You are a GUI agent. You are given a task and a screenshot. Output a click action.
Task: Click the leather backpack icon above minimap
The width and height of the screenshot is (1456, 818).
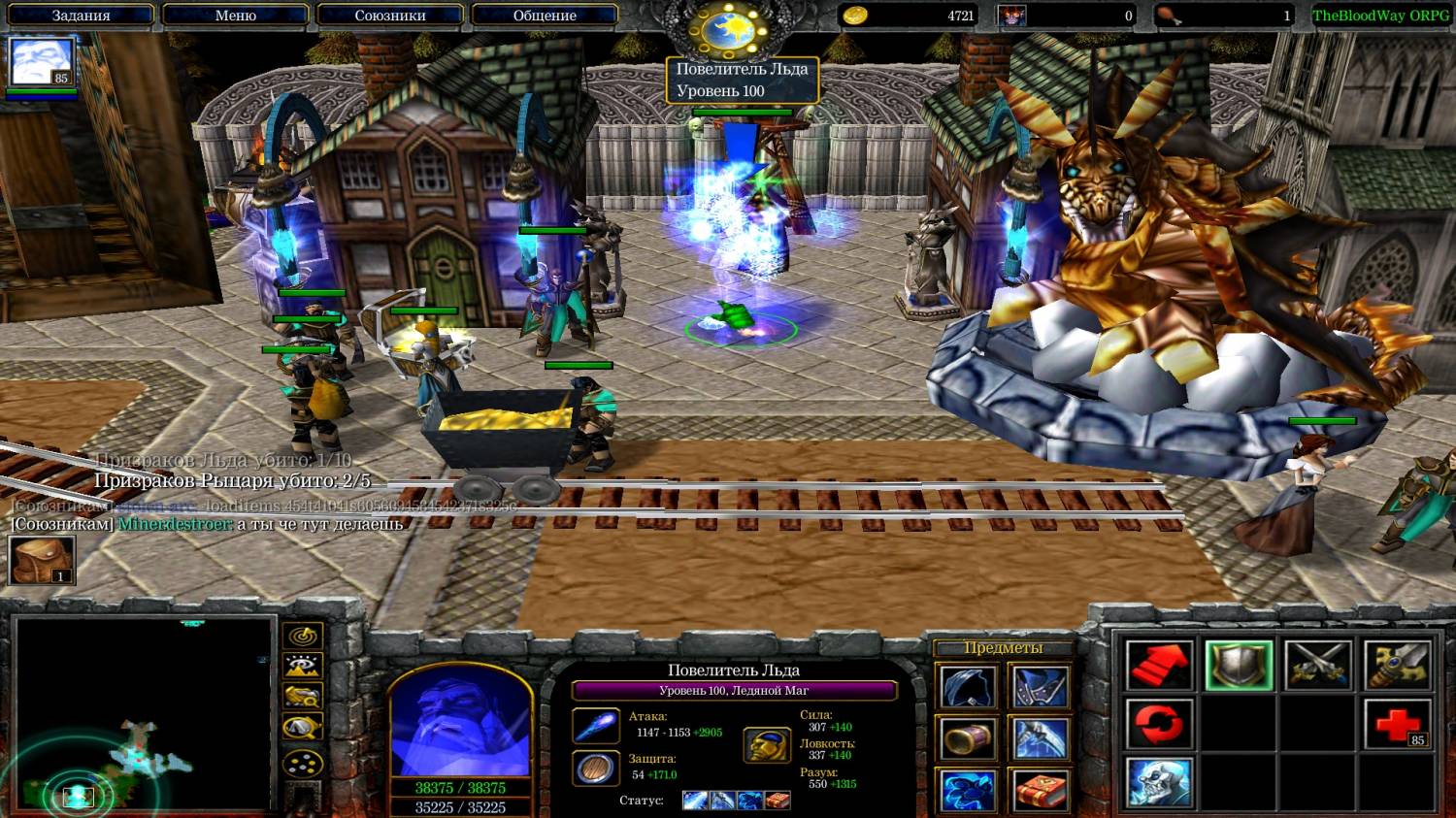tap(42, 561)
